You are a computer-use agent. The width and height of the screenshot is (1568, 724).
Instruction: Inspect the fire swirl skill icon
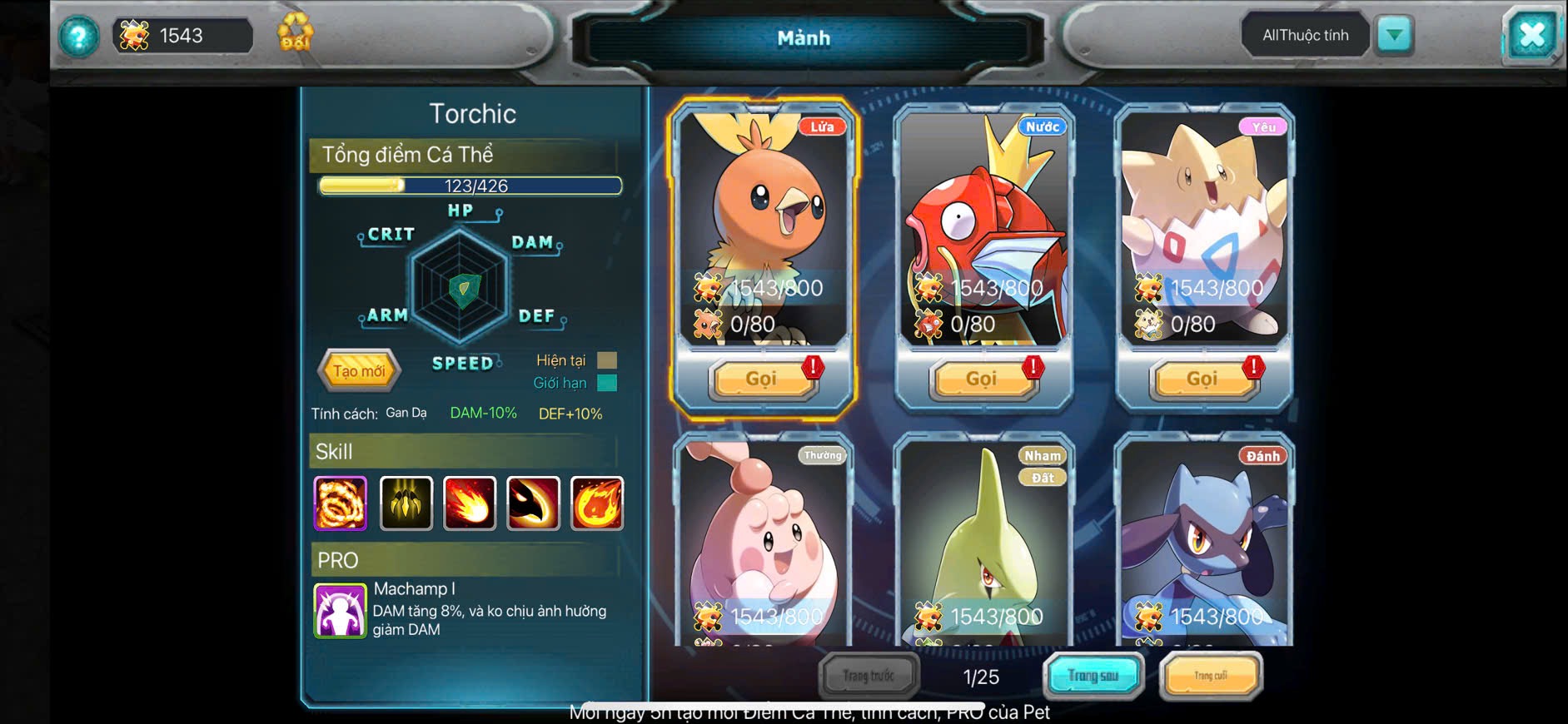340,503
